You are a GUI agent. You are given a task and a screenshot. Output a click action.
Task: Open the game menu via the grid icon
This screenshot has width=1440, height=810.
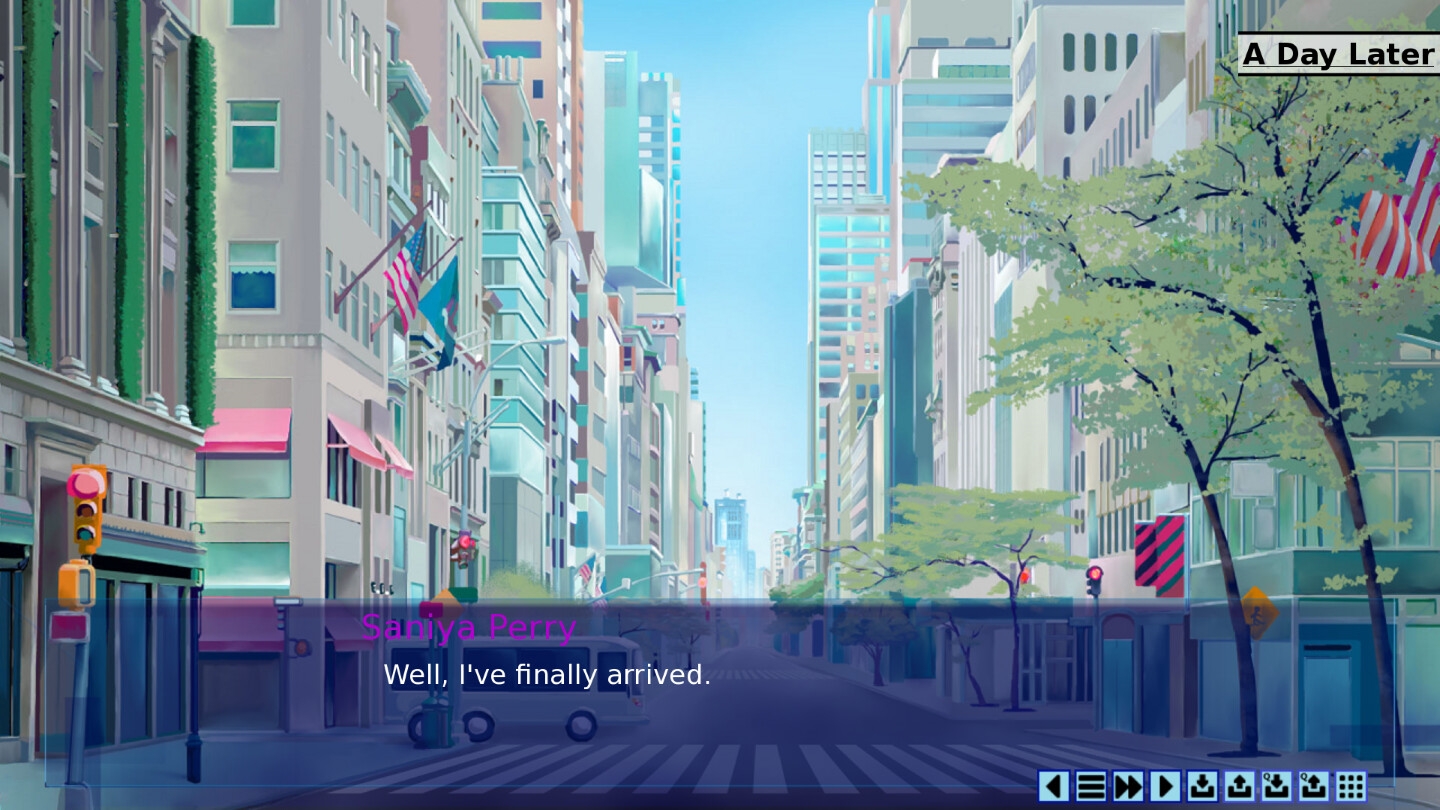pos(1352,785)
